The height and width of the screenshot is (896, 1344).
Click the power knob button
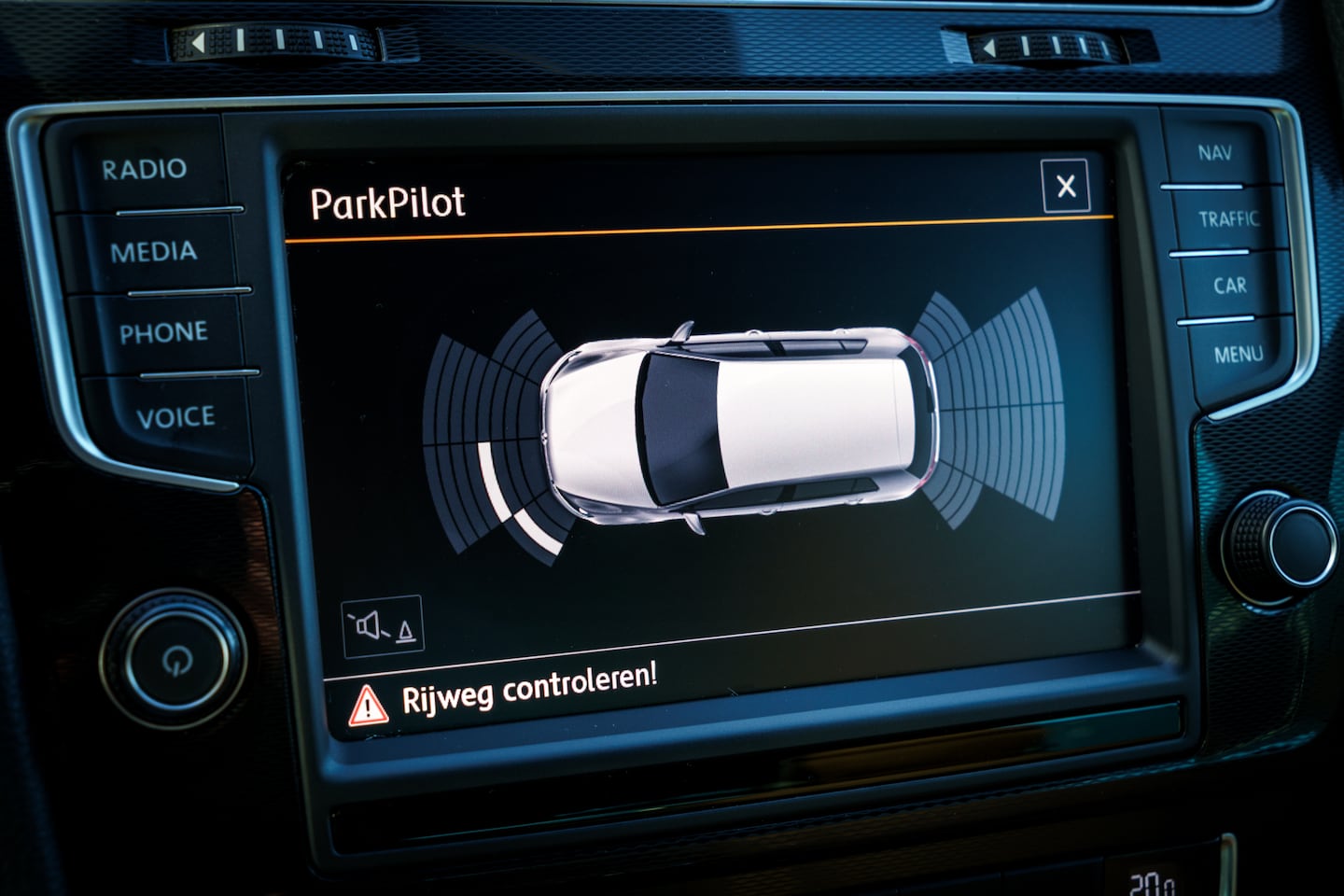(175, 659)
